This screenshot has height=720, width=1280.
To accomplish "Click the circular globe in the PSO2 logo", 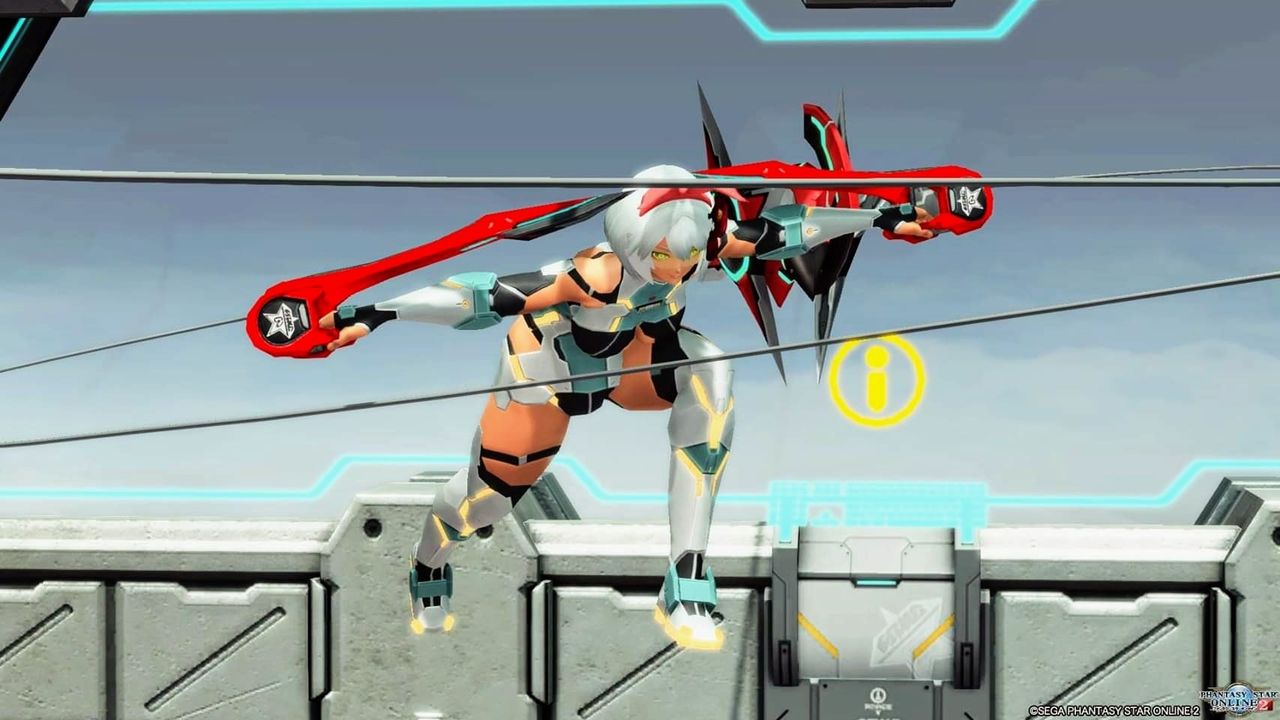I will click(x=1237, y=699).
